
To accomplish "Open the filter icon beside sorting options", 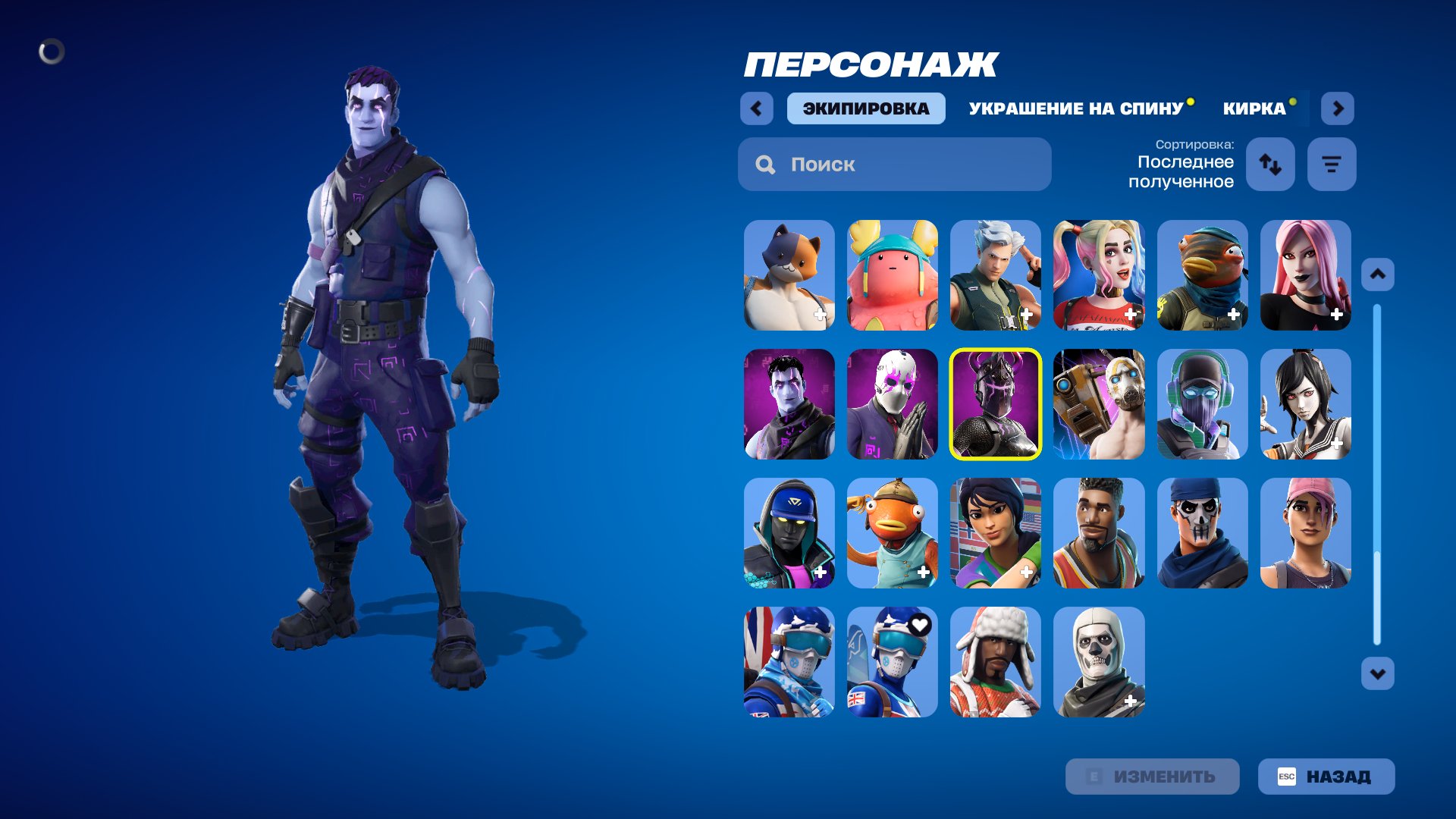I will (x=1331, y=164).
